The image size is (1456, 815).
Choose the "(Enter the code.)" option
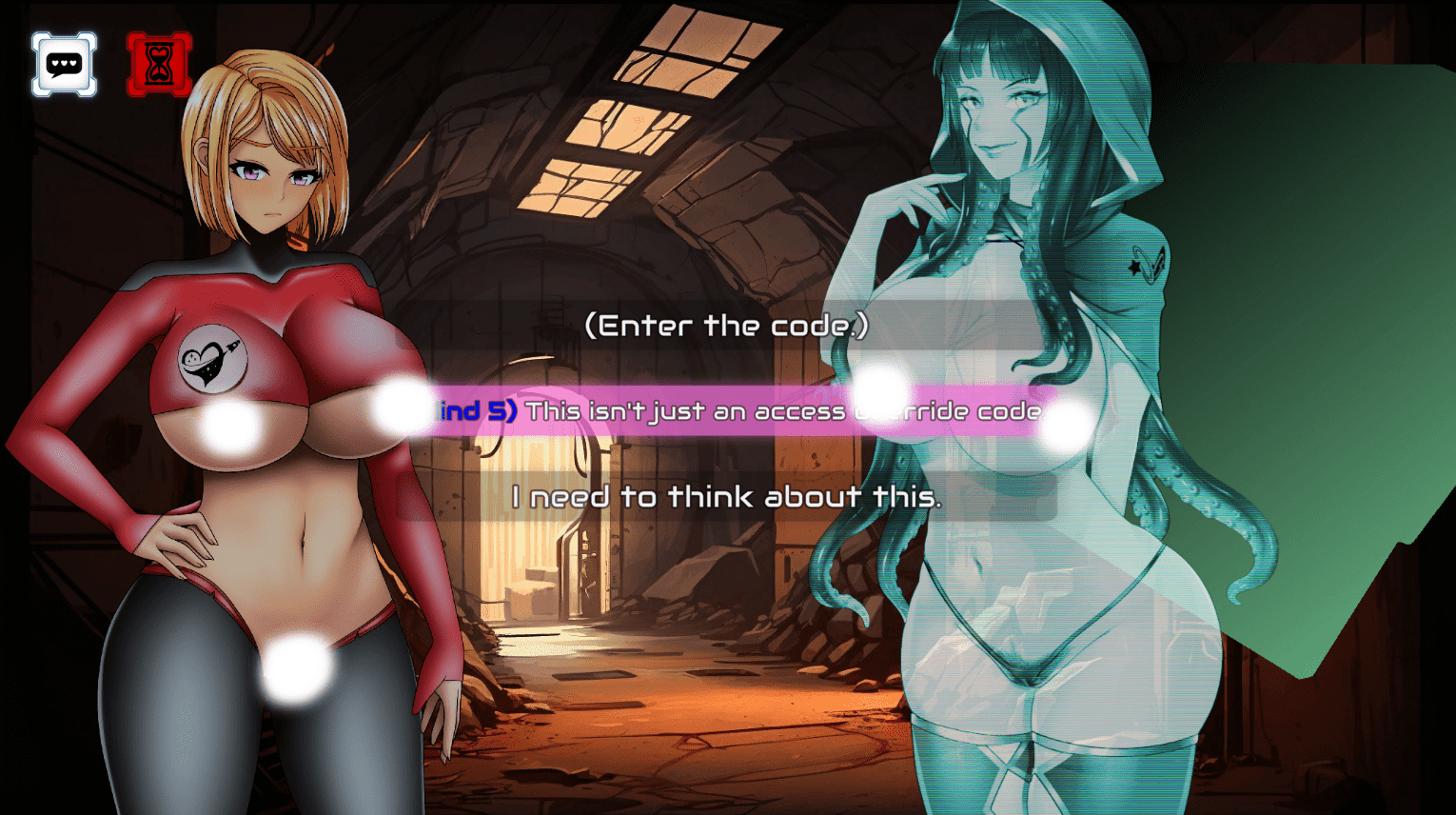point(726,326)
